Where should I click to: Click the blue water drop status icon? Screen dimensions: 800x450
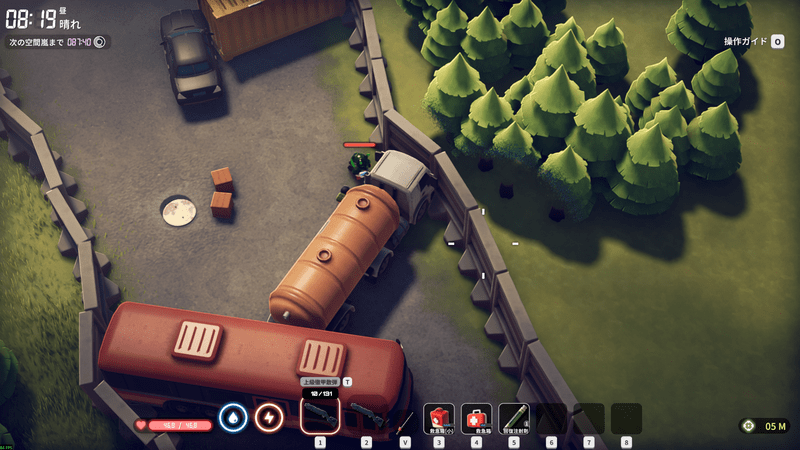233,417
